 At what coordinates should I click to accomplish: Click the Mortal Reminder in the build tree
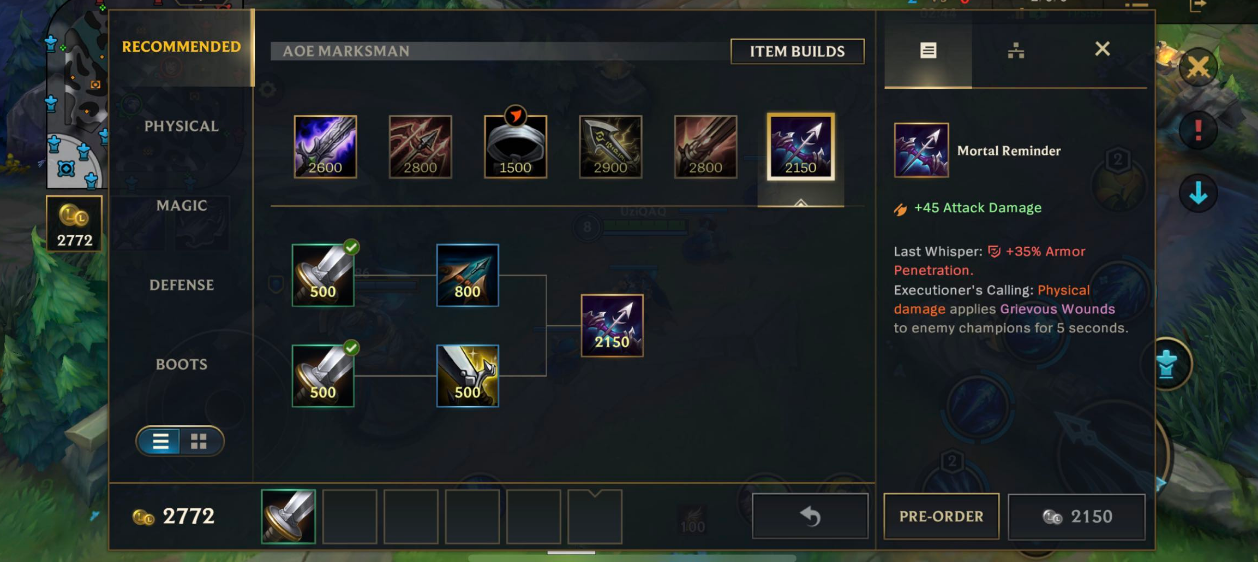tap(611, 325)
